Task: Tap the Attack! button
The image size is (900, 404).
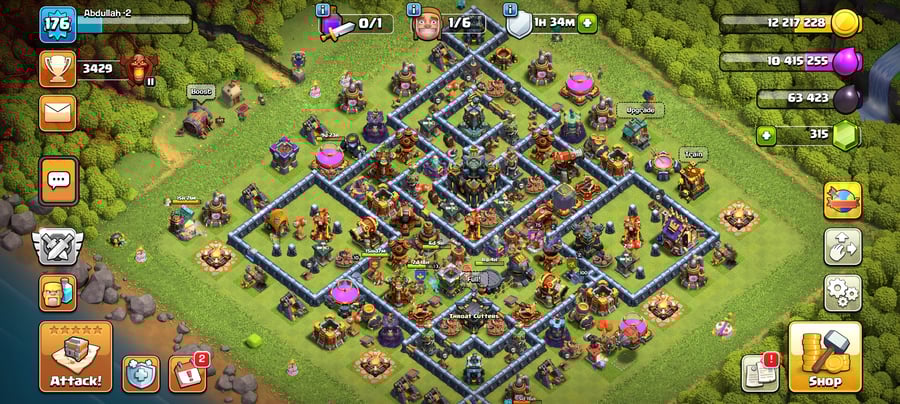Action: (75, 357)
